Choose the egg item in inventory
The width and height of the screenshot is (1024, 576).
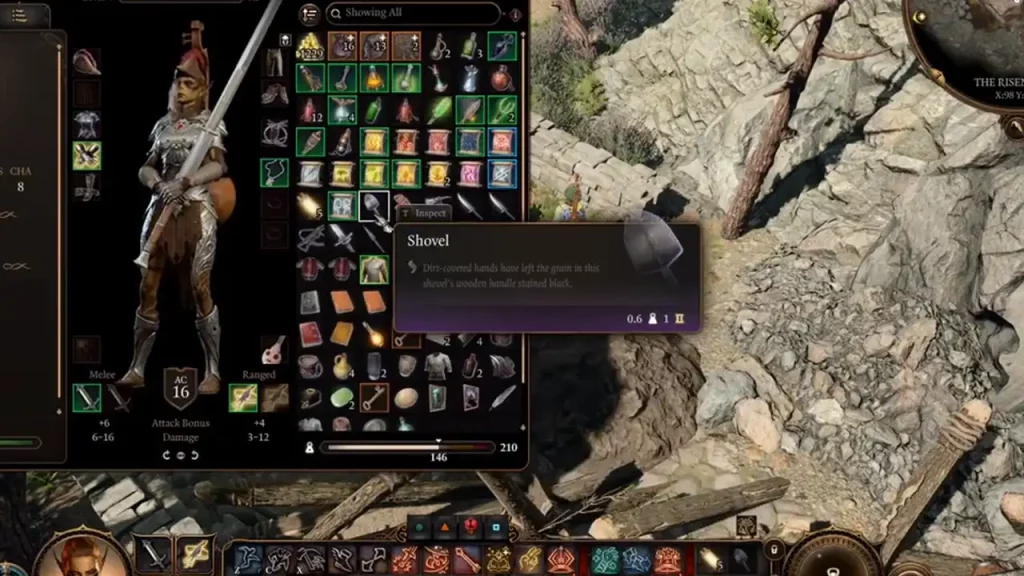tap(406, 397)
